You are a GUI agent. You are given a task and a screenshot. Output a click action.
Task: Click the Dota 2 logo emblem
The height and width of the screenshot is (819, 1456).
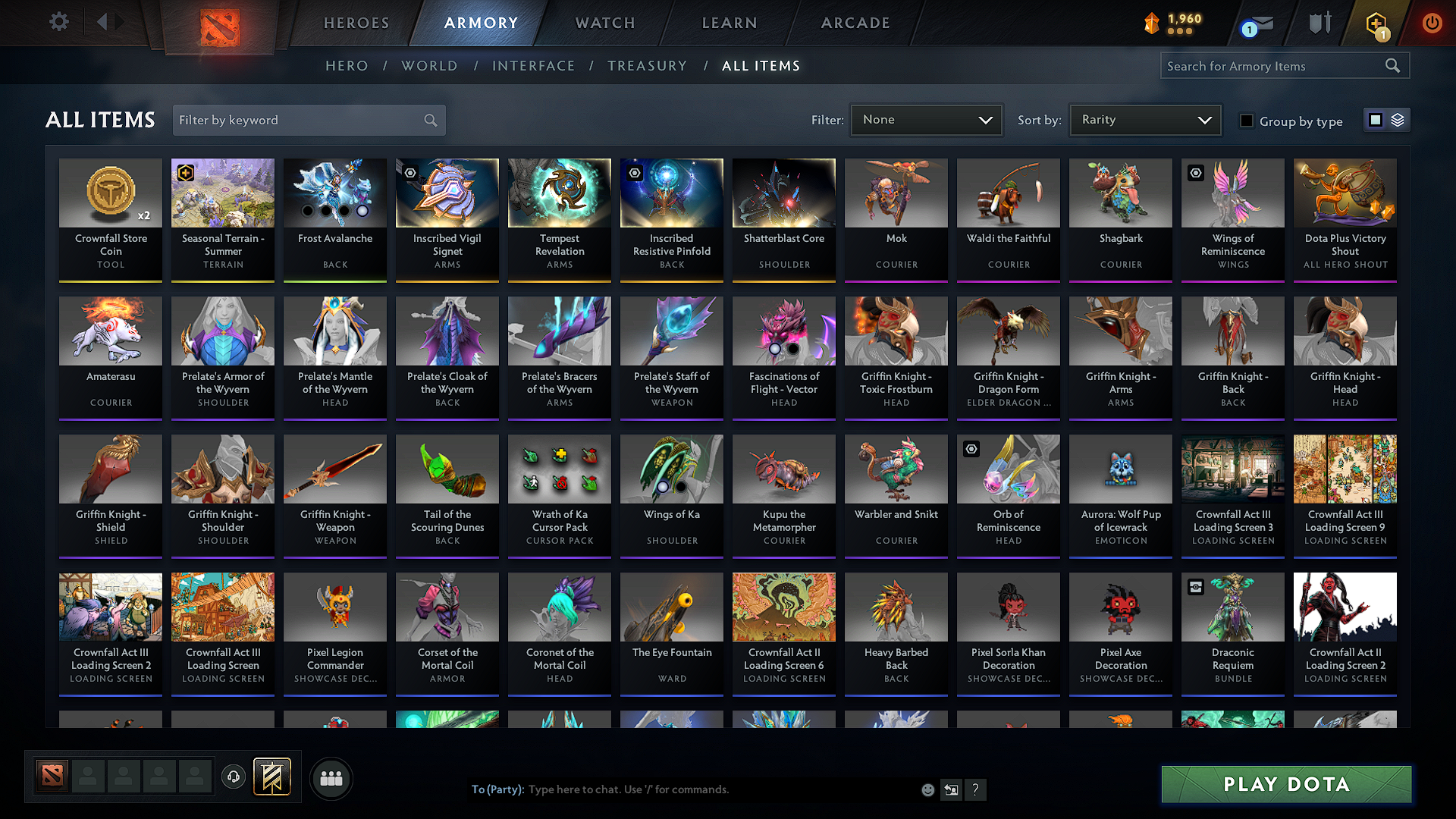point(218,23)
